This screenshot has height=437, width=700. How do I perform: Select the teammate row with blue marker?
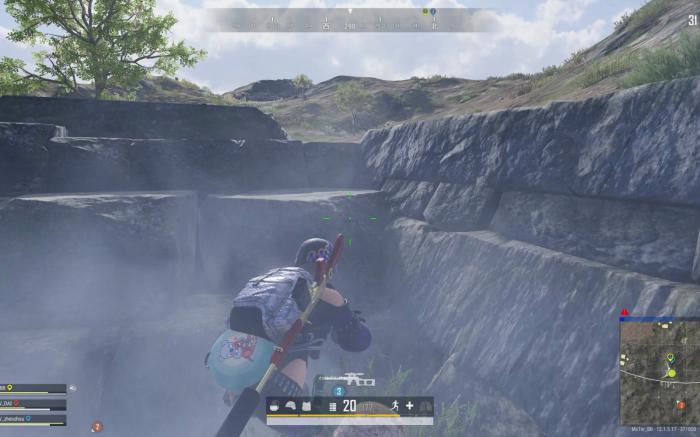coord(33,418)
